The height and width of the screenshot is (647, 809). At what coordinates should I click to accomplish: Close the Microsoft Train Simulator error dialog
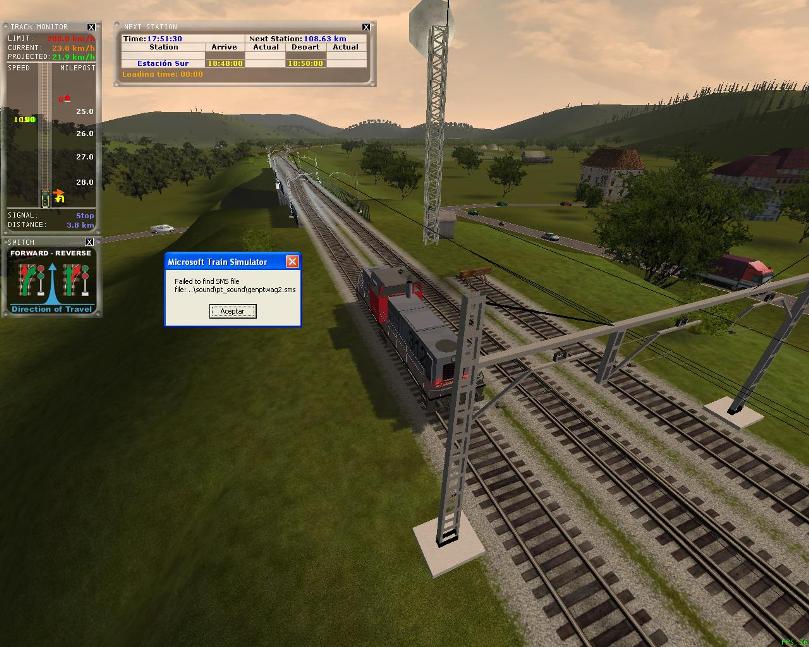(292, 261)
